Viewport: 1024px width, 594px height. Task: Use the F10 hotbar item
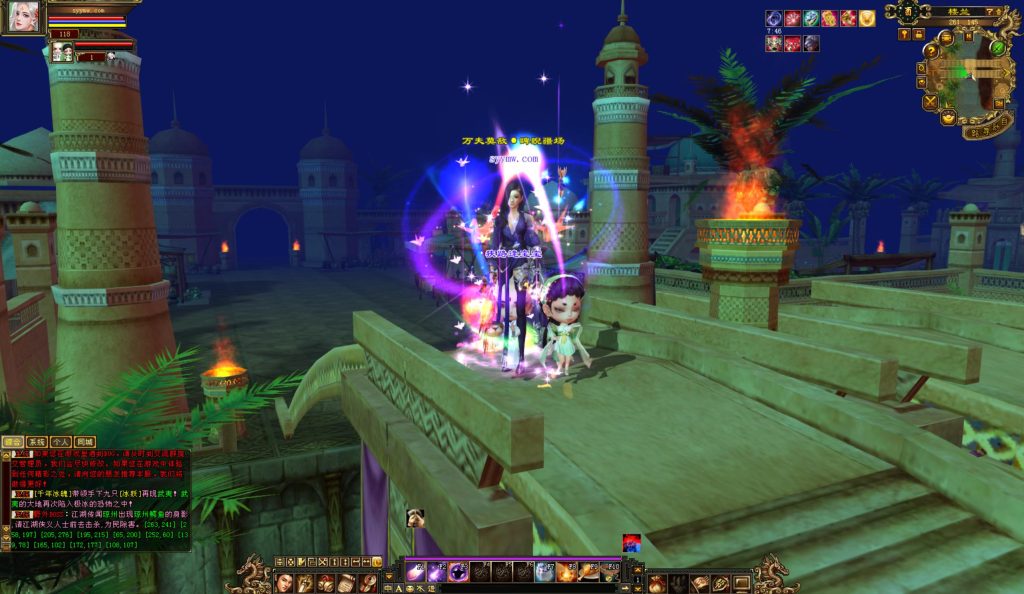point(609,573)
